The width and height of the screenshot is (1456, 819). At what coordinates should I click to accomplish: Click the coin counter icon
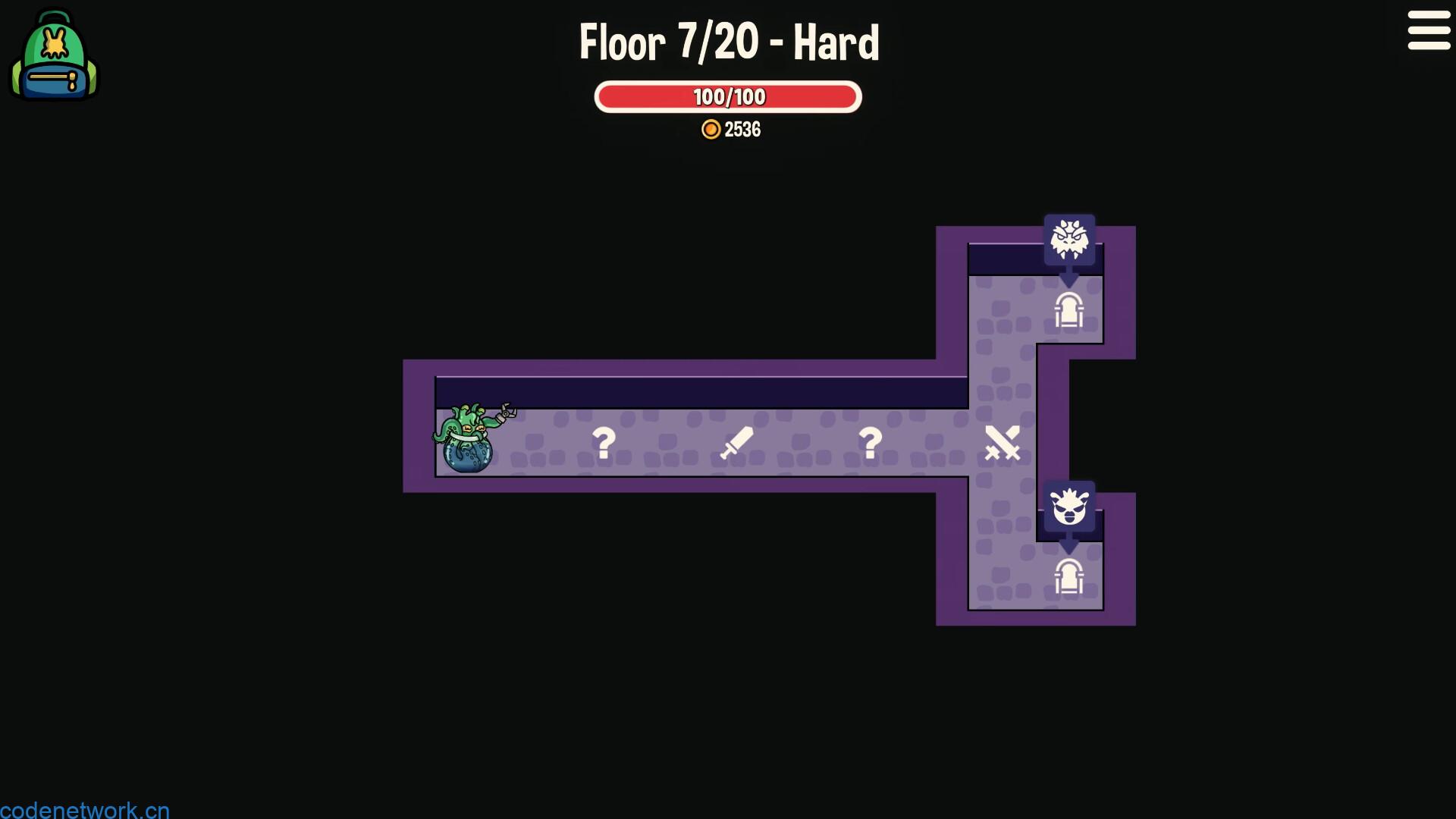pos(711,129)
